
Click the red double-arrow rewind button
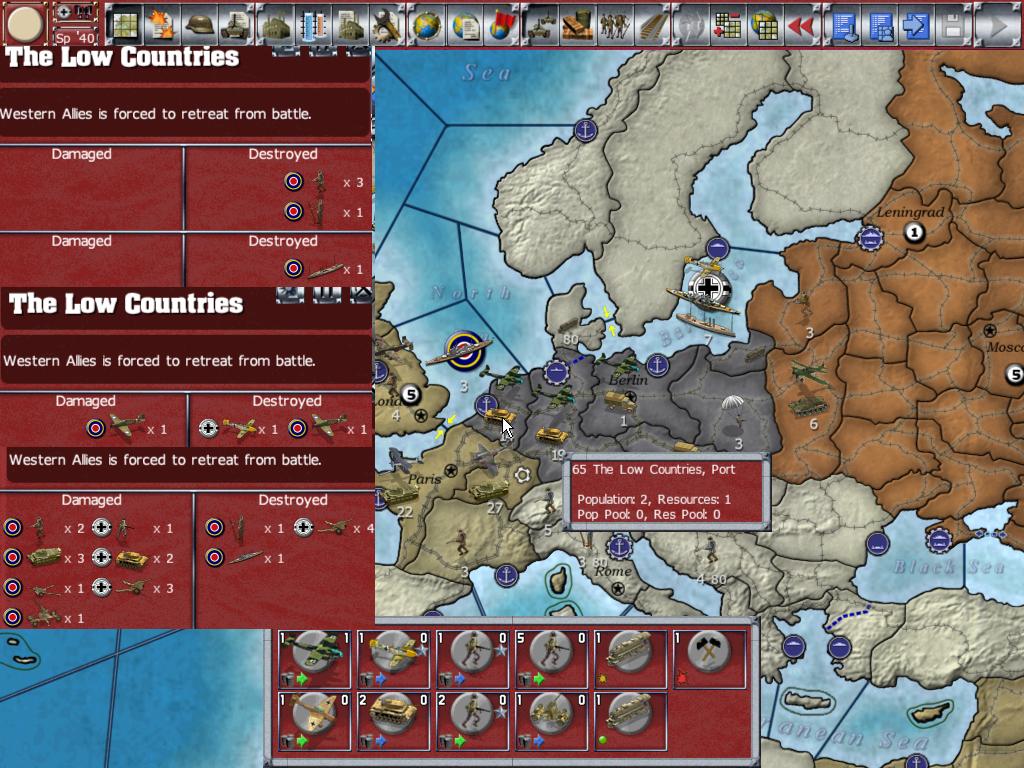point(800,25)
